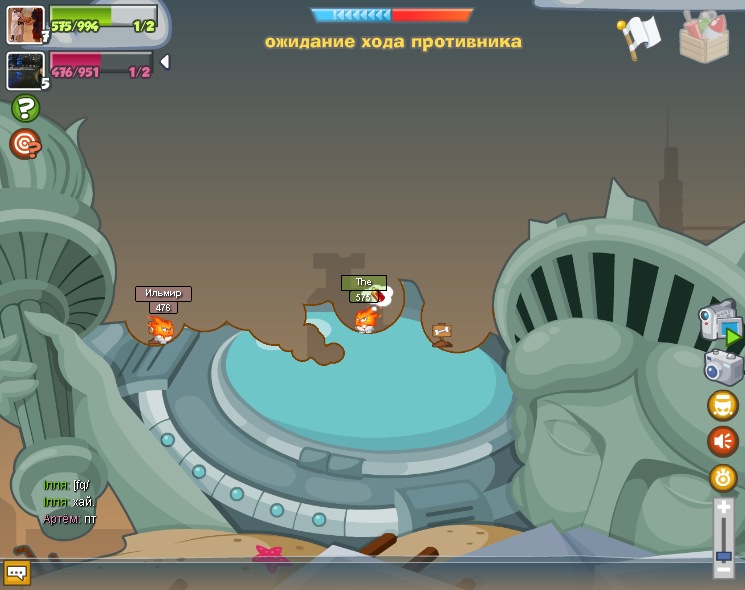Click the blue zoom slider handle

pos(723,556)
